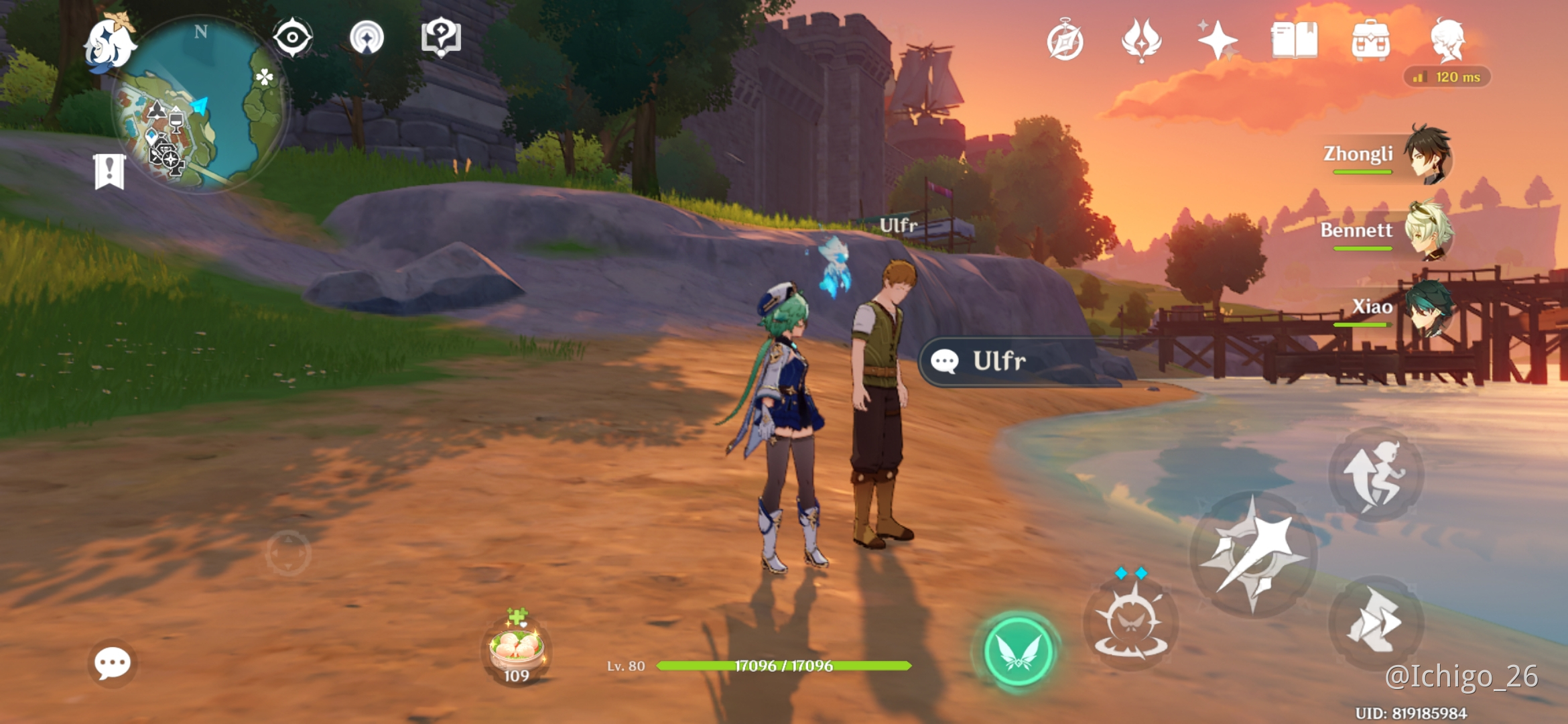Open the tutorial question-mark icon
This screenshot has width=1568, height=724.
pos(441,38)
